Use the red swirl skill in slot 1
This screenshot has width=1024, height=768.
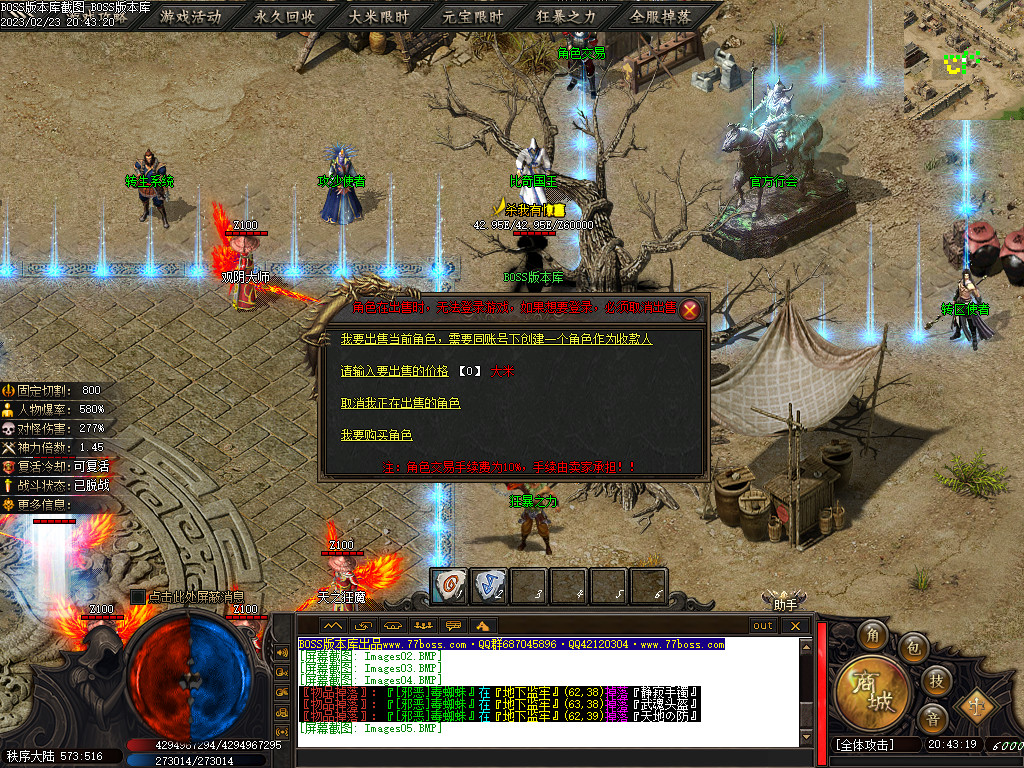tap(449, 585)
